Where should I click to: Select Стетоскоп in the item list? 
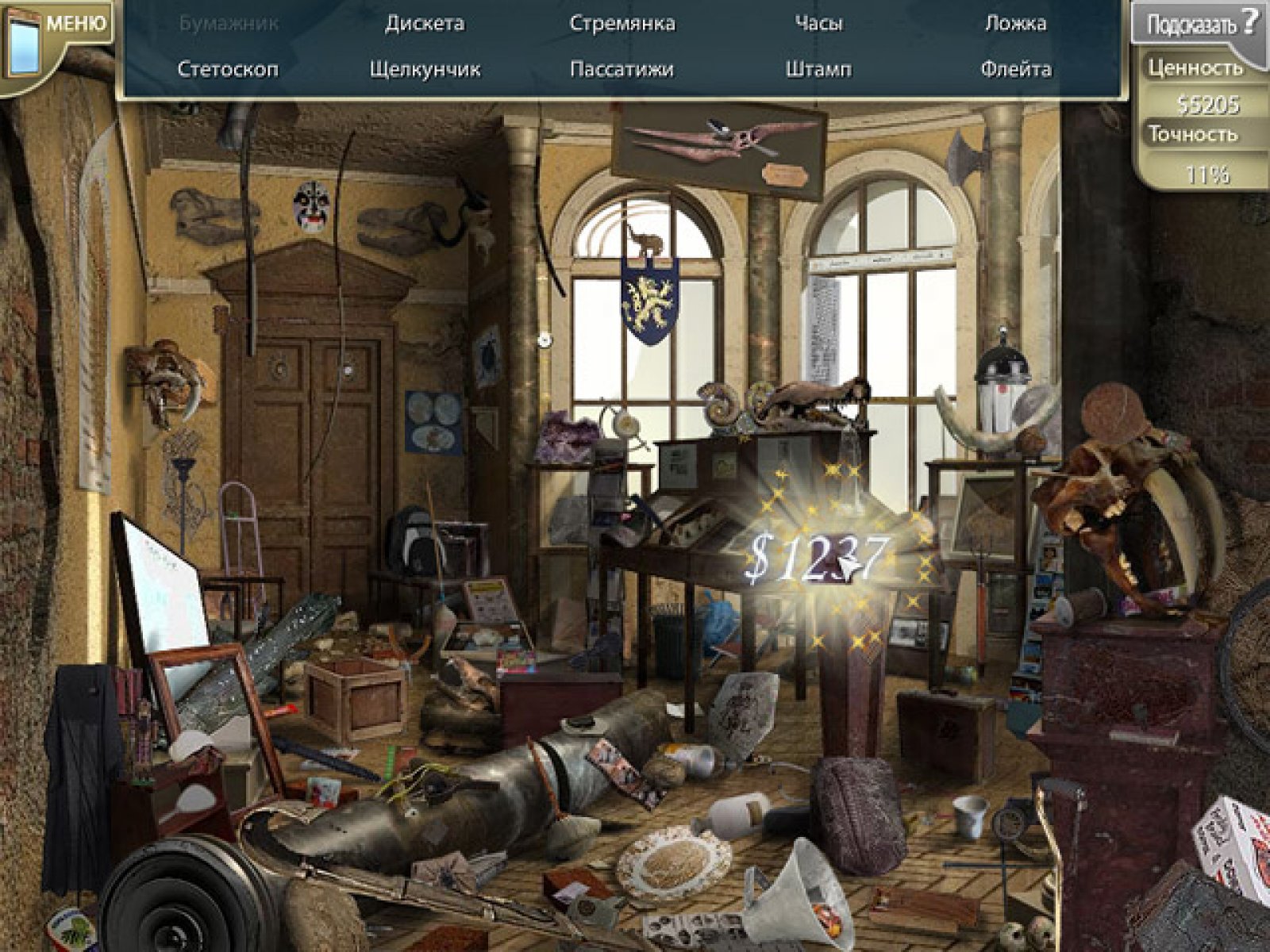[228, 69]
